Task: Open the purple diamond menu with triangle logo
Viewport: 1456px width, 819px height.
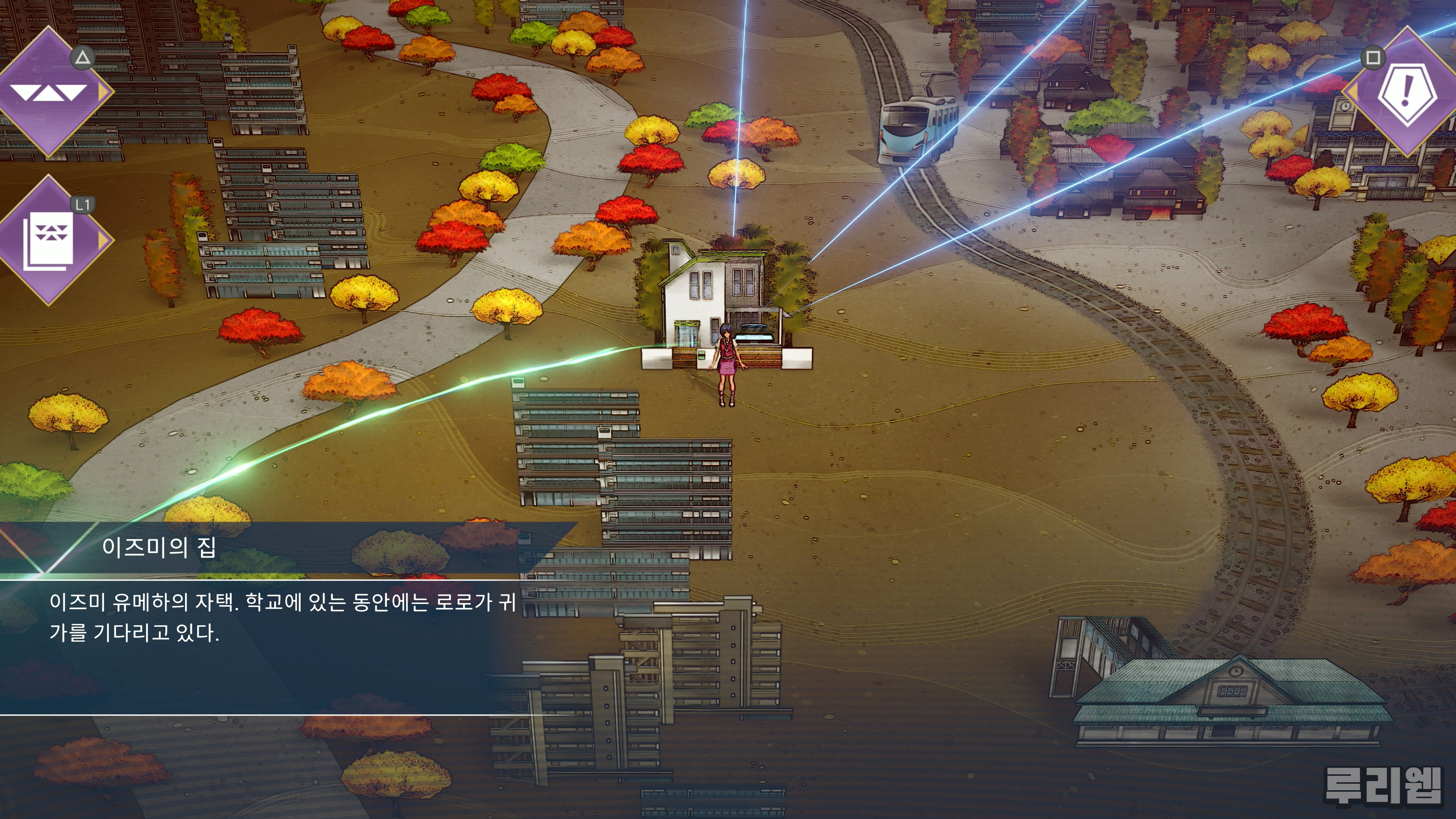Action: 49,91
